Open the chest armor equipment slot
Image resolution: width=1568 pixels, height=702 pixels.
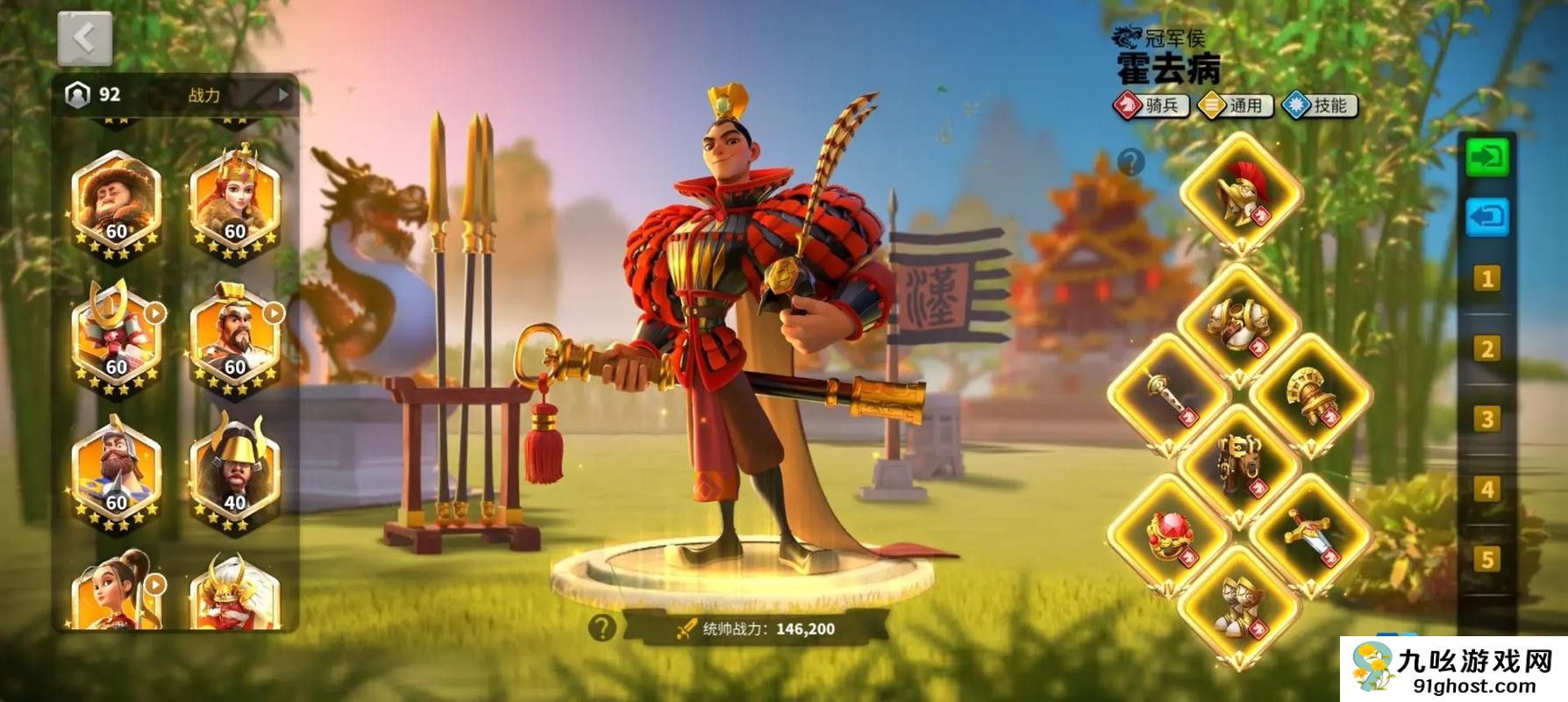(x=1238, y=325)
